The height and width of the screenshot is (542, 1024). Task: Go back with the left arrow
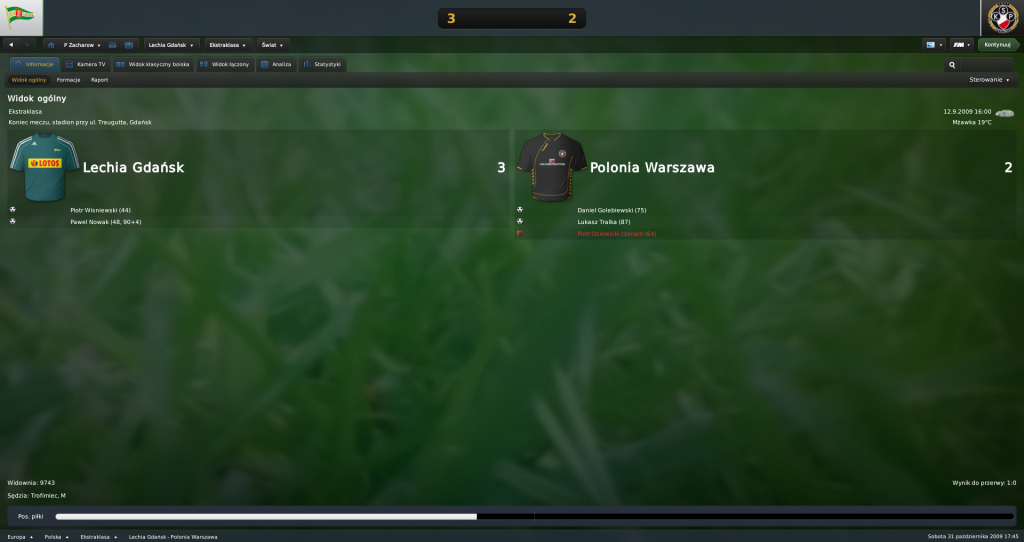11,45
